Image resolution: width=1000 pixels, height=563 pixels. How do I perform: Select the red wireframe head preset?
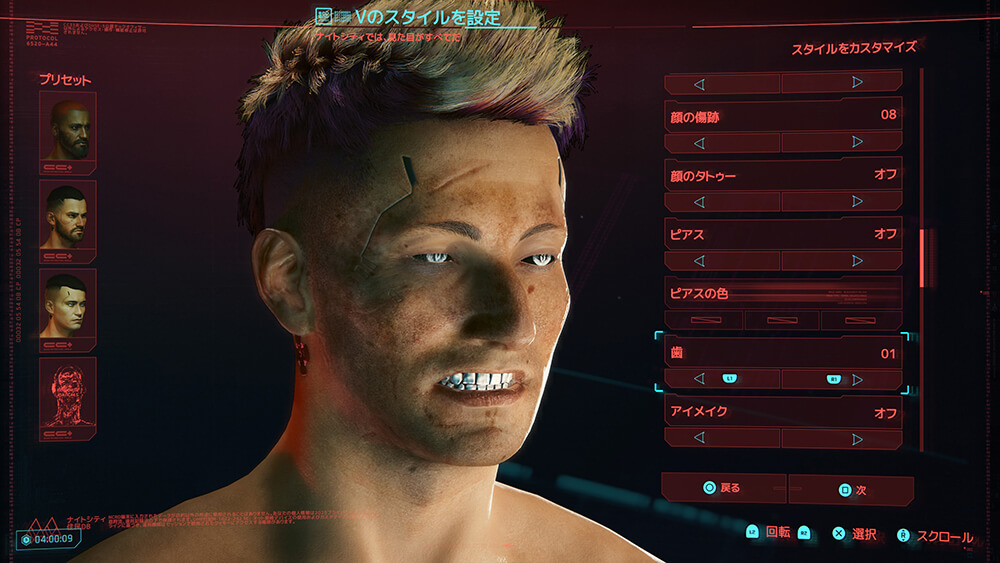pos(68,393)
